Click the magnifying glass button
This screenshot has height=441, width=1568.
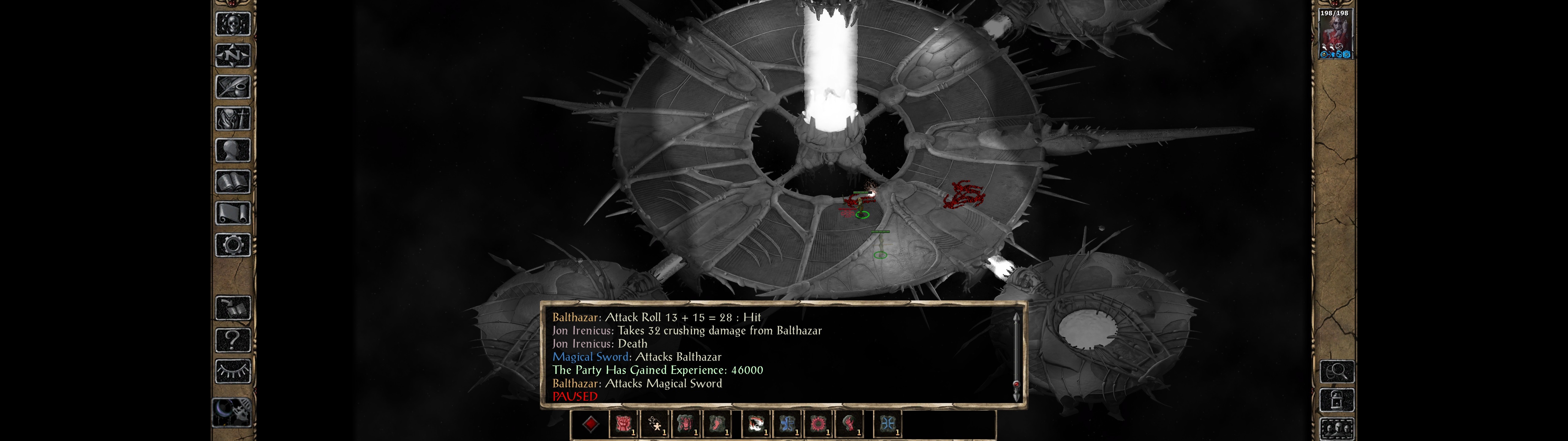click(1337, 370)
